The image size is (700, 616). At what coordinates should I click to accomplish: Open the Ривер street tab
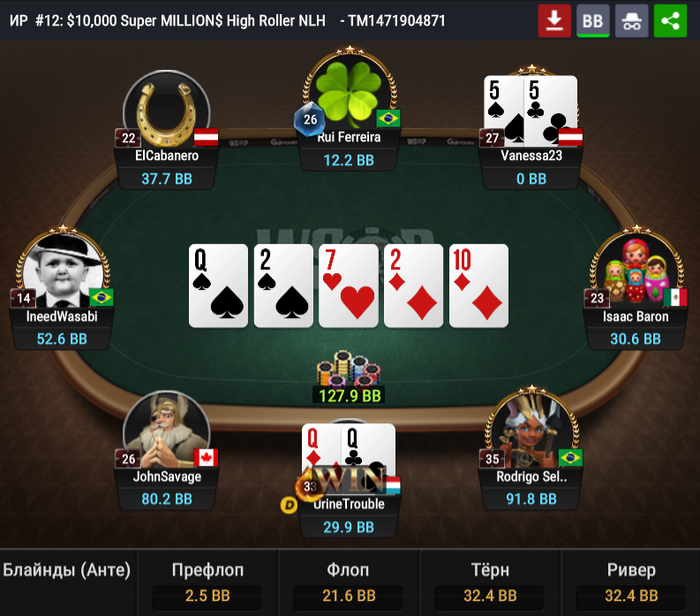point(631,582)
